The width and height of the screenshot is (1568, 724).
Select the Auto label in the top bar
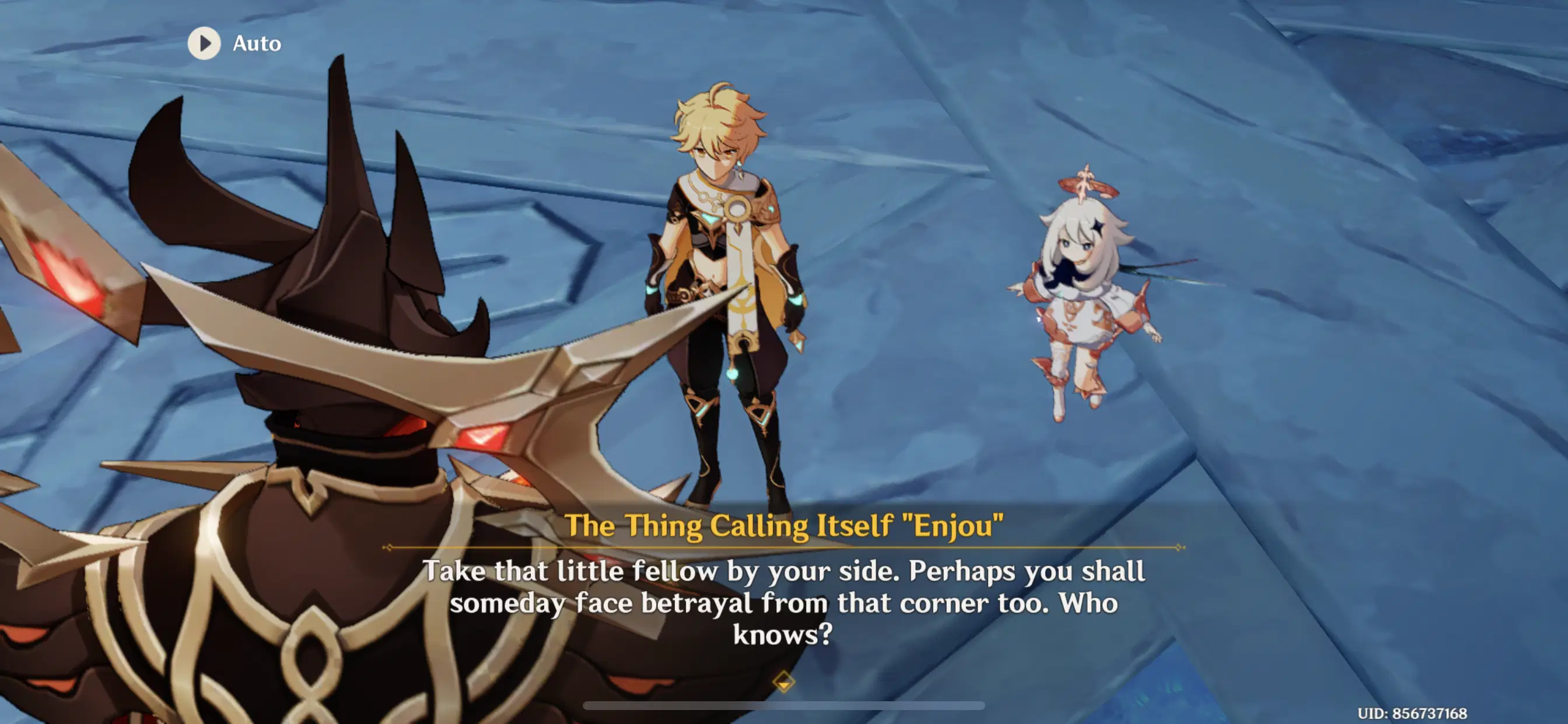257,43
